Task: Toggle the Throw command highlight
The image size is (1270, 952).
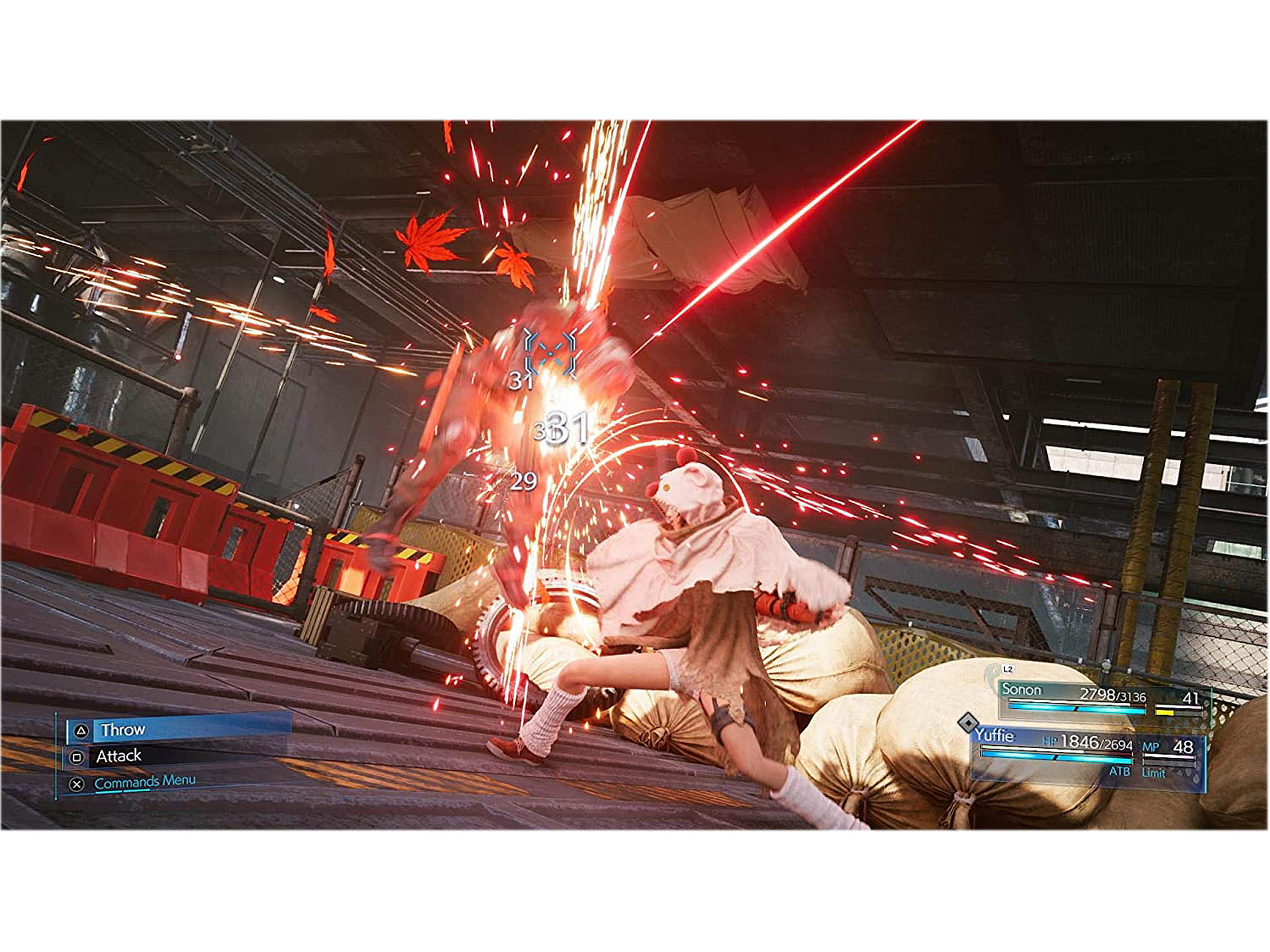Action: click(x=123, y=730)
